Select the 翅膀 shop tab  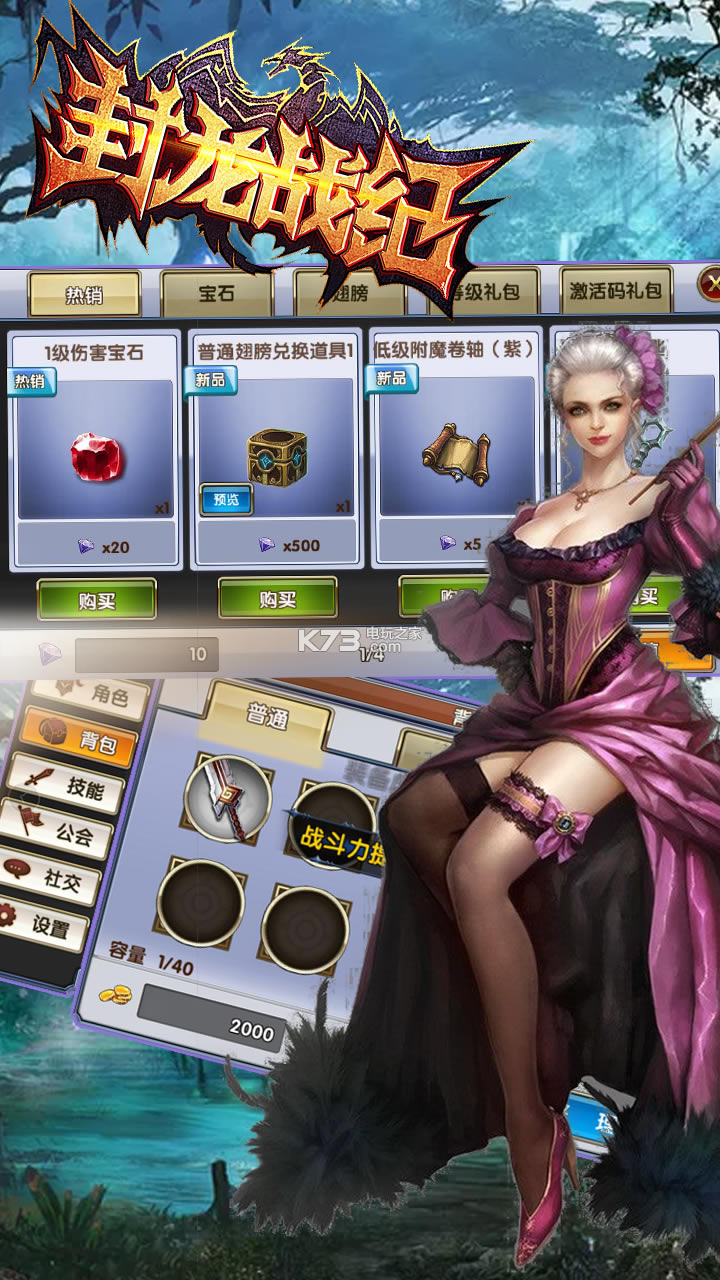tap(348, 292)
